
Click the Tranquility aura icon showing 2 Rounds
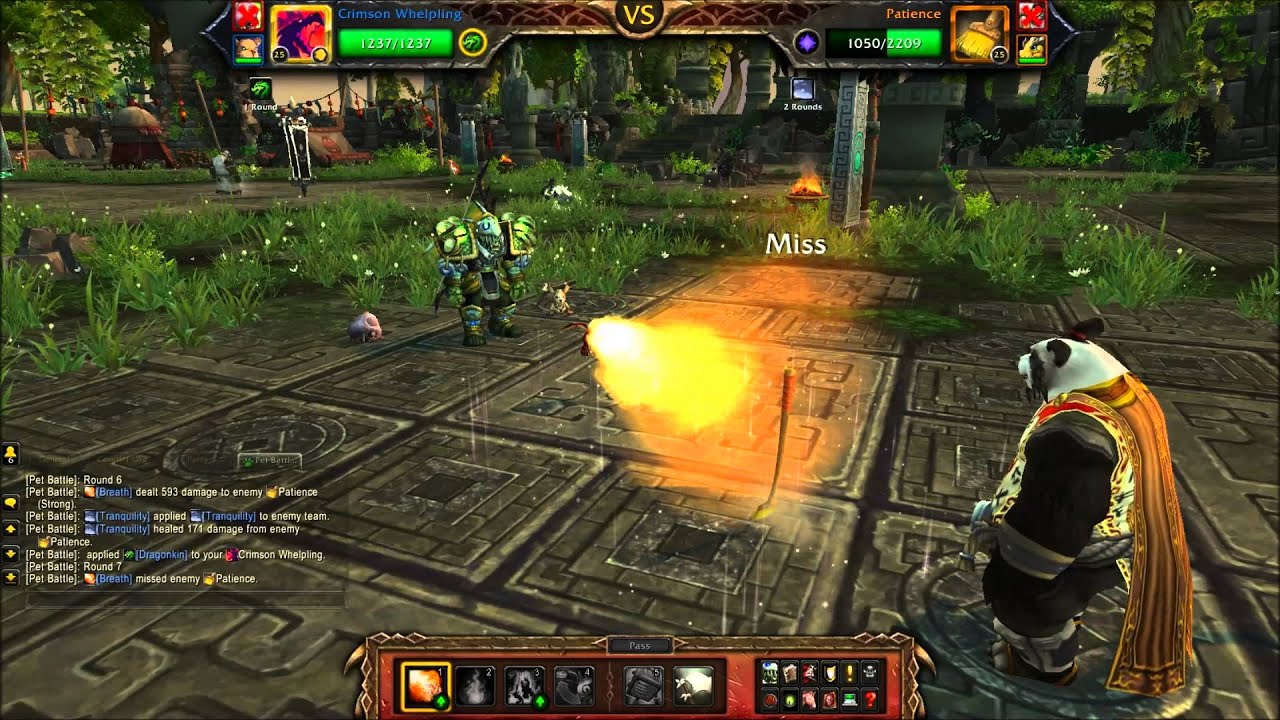click(802, 89)
